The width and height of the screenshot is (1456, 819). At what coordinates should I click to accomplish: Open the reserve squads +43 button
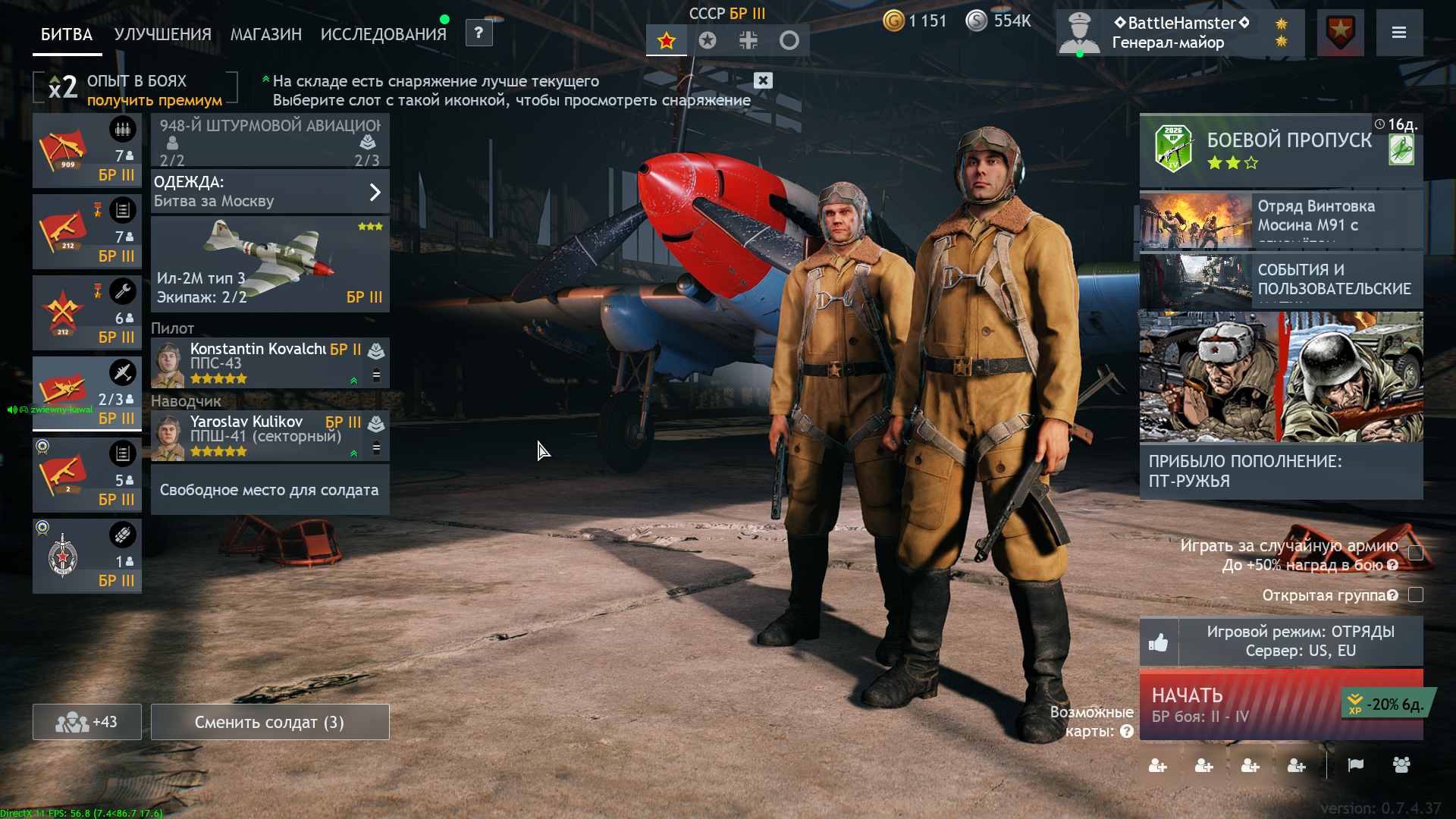[87, 722]
